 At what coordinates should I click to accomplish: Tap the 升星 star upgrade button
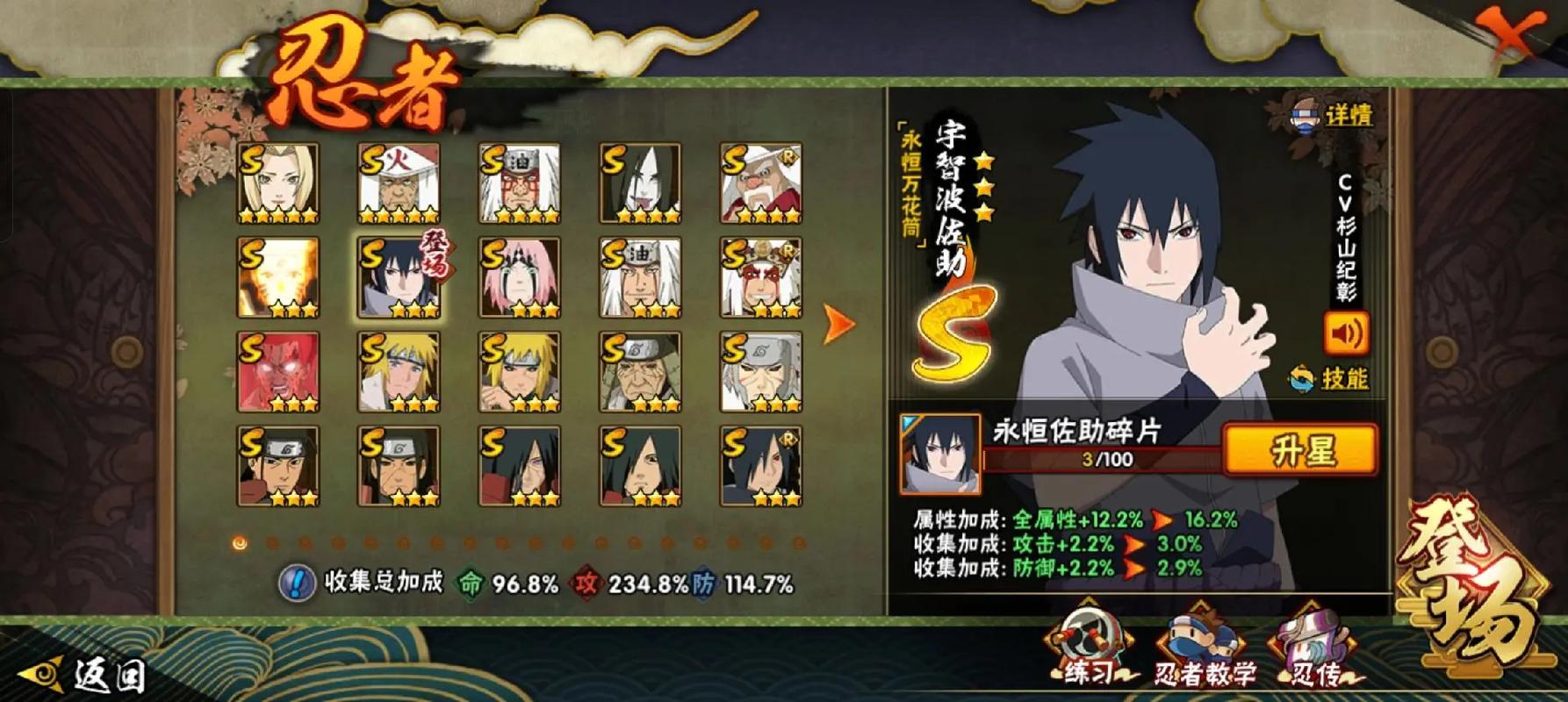coord(1300,451)
